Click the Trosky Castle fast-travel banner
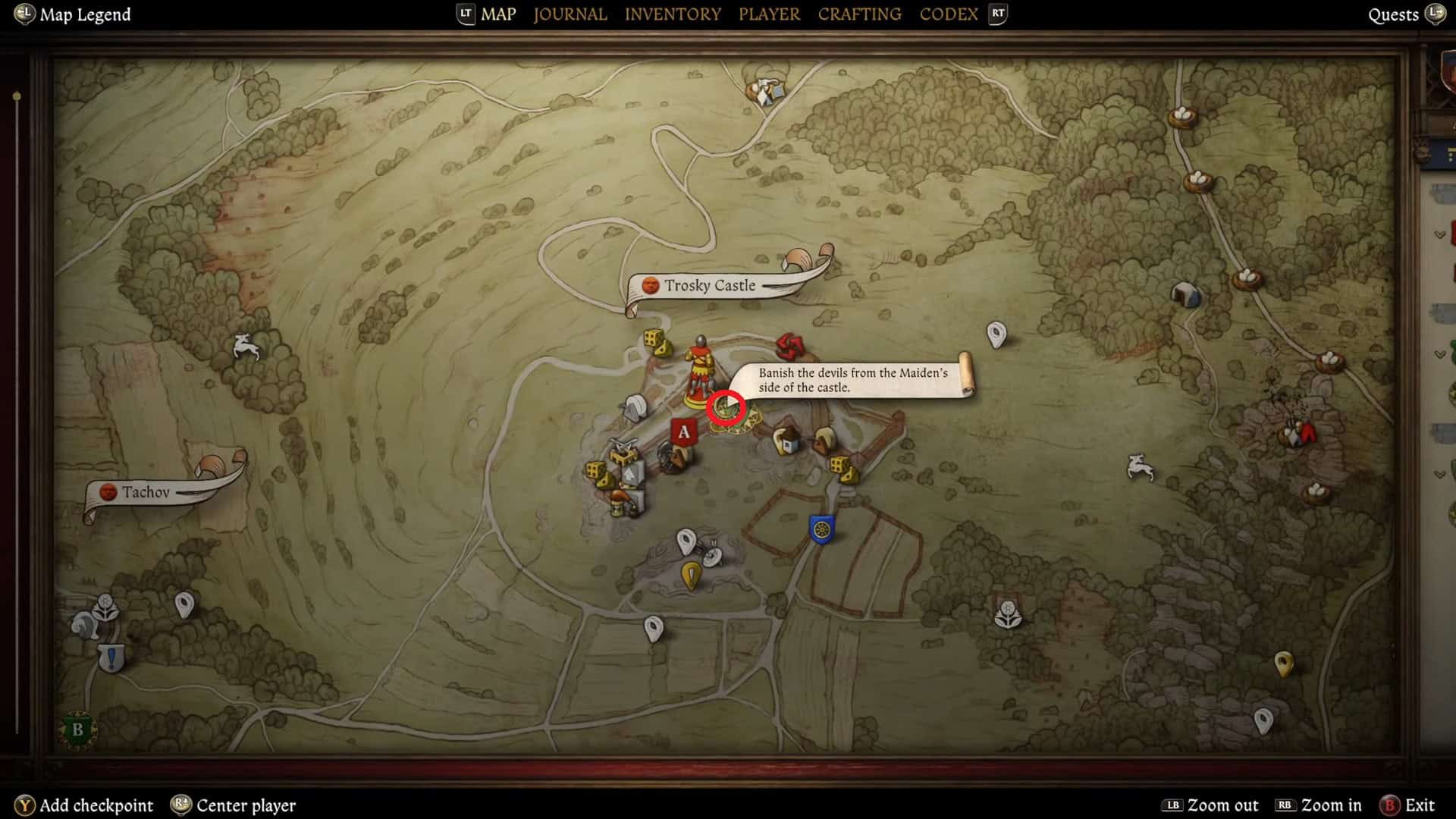The width and height of the screenshot is (1456, 819). coord(710,285)
